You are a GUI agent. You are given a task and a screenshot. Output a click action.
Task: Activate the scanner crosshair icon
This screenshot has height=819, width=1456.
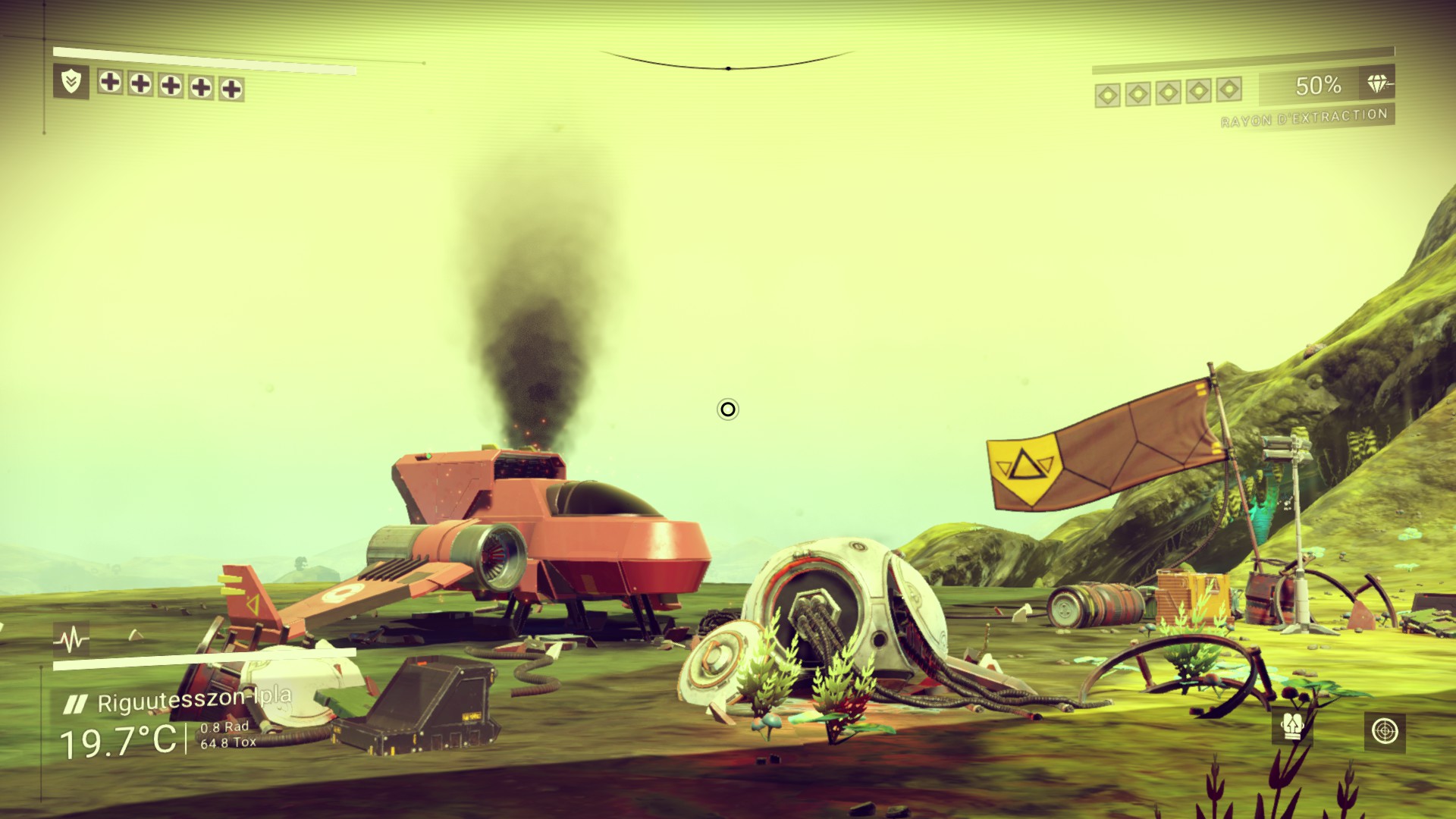coord(1384,731)
